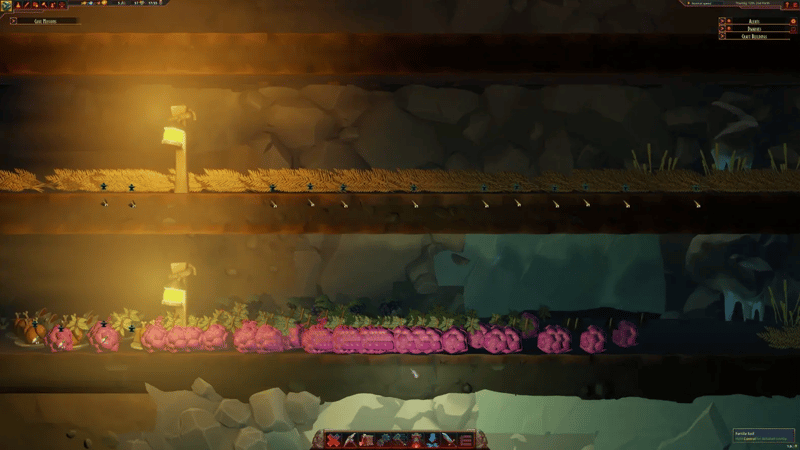800x450 pixels.
Task: Choose the pickaxe dig tool
Action: pyautogui.click(x=350, y=440)
